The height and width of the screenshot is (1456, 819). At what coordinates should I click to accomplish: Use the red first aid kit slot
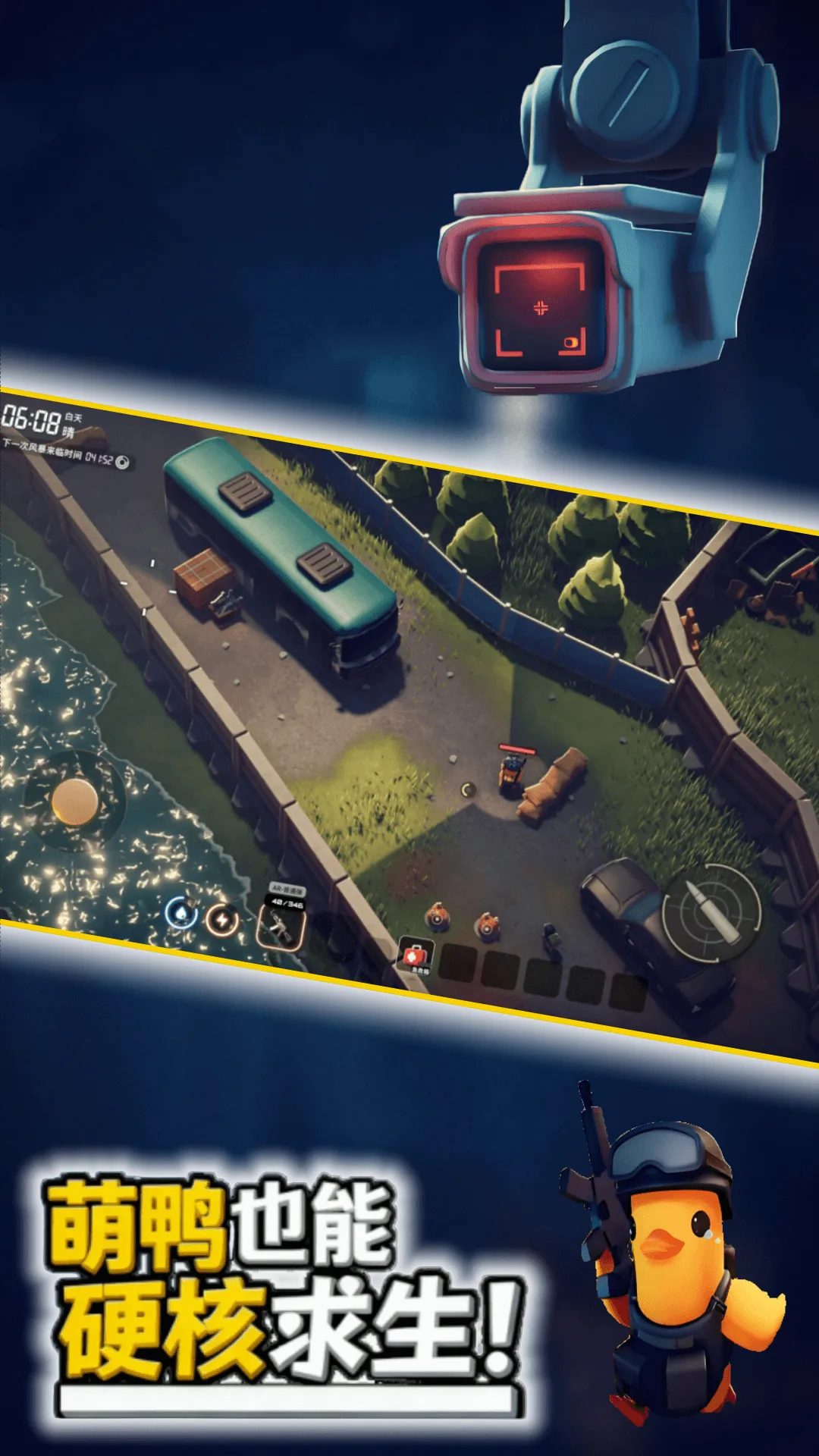coord(416,957)
